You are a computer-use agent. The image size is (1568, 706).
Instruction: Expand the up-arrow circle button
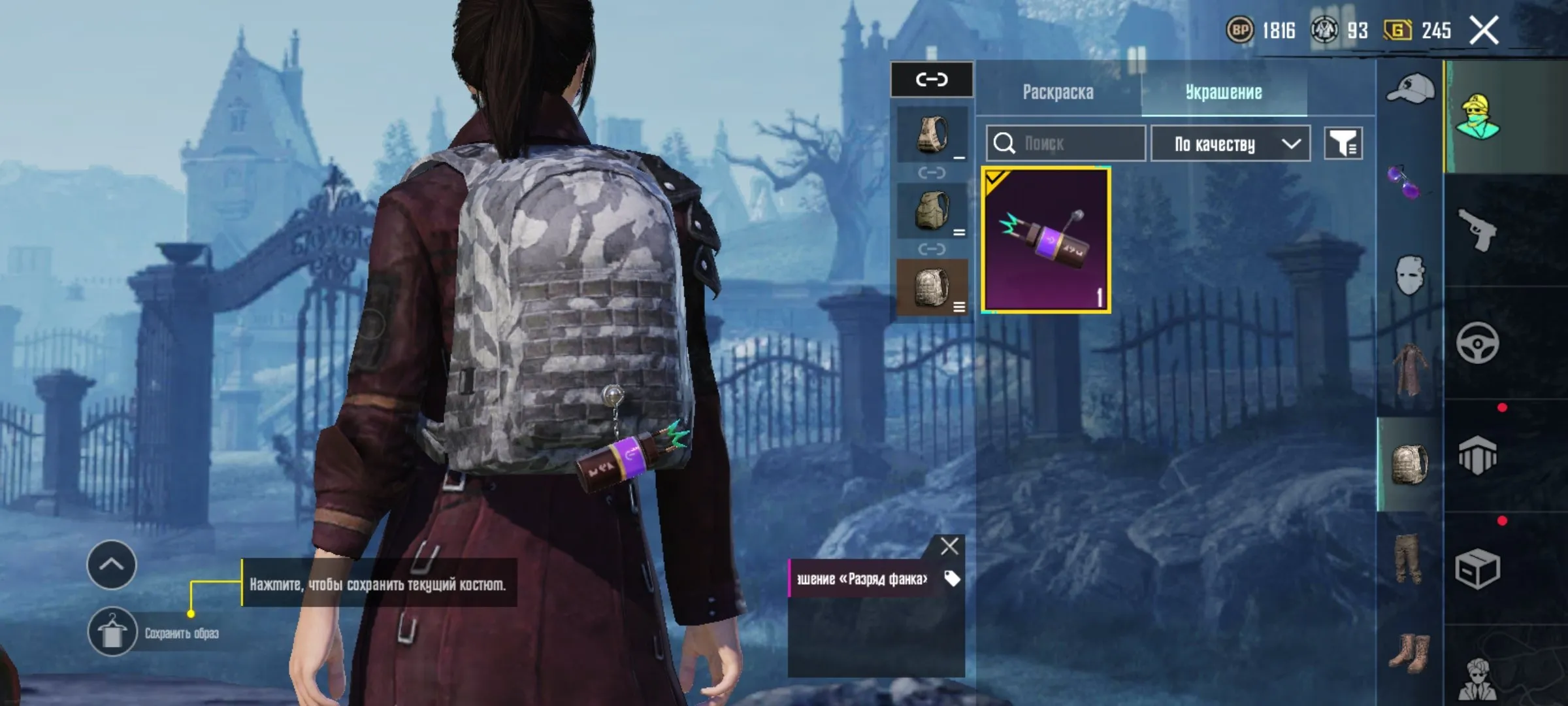pos(112,564)
